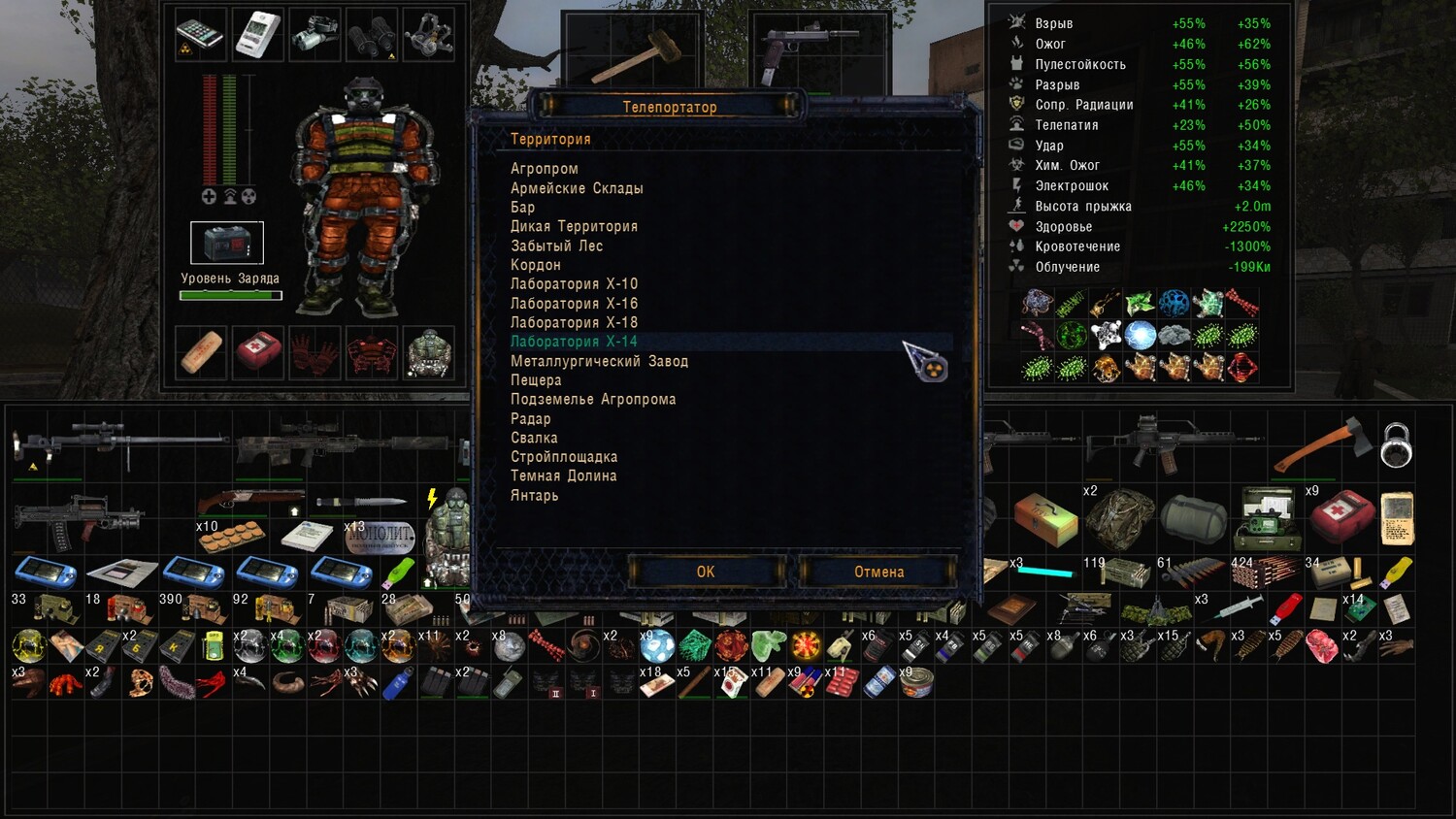The height and width of the screenshot is (819, 1456).
Task: Select highlighted Лаборатория X-14 entry
Action: 574,342
